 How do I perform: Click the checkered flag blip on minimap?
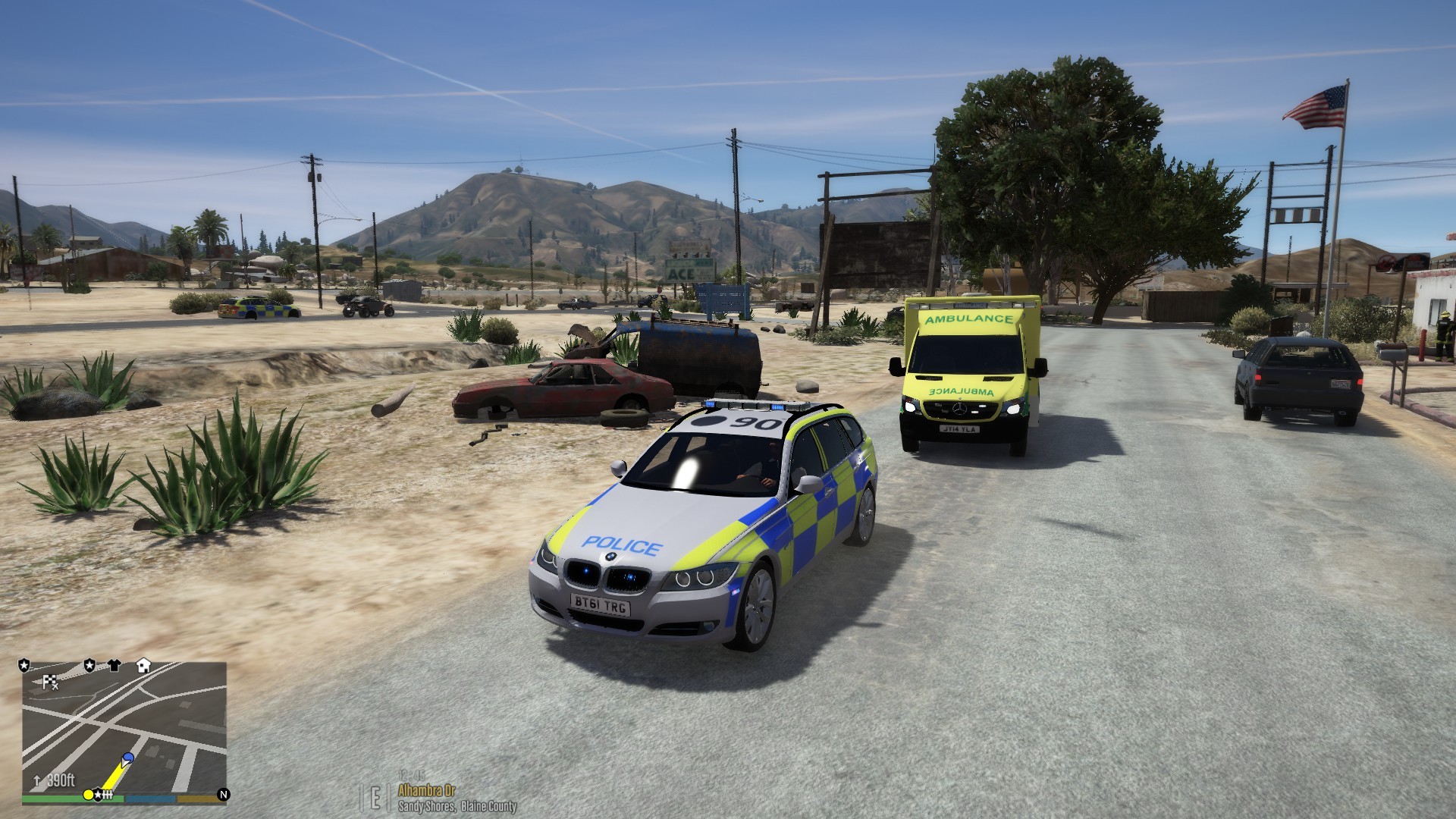(50, 682)
